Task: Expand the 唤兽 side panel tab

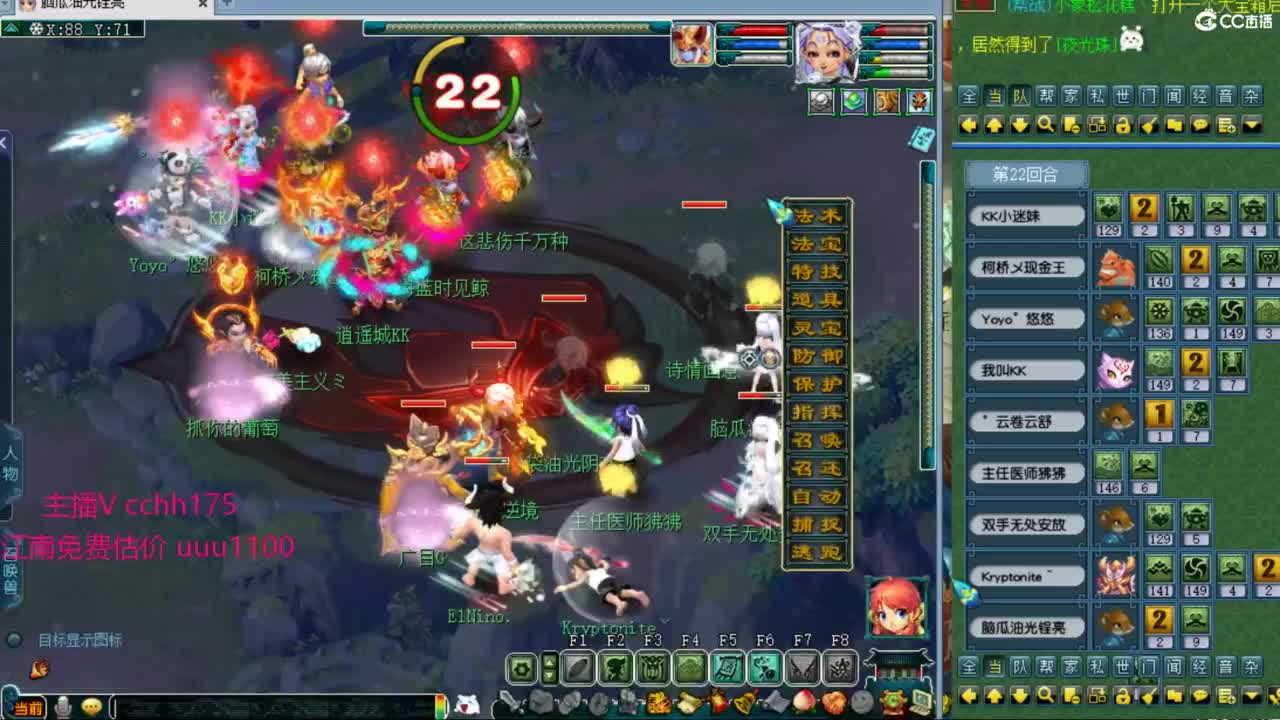Action: (8, 577)
